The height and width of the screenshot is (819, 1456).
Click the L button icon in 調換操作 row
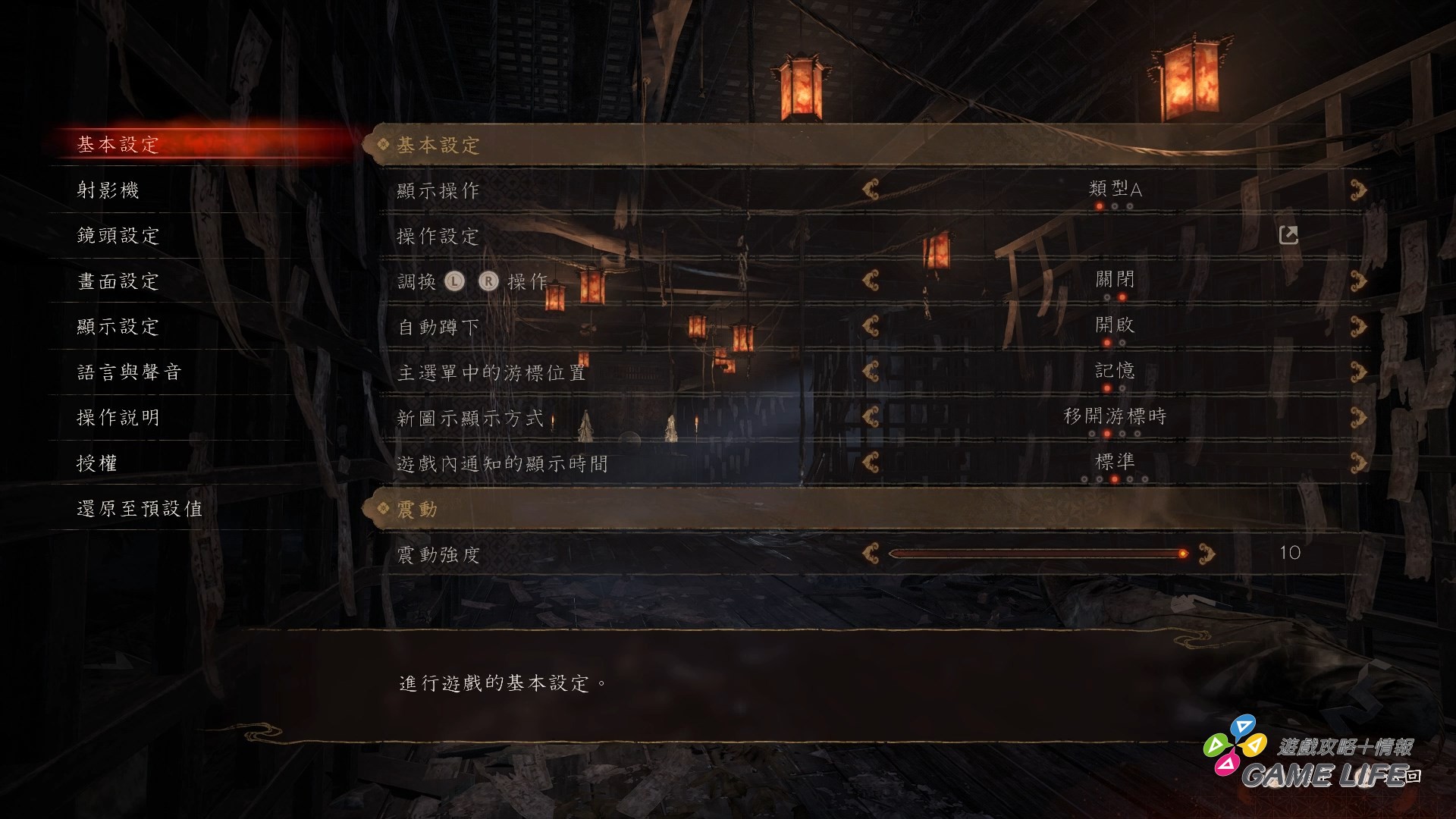click(453, 281)
